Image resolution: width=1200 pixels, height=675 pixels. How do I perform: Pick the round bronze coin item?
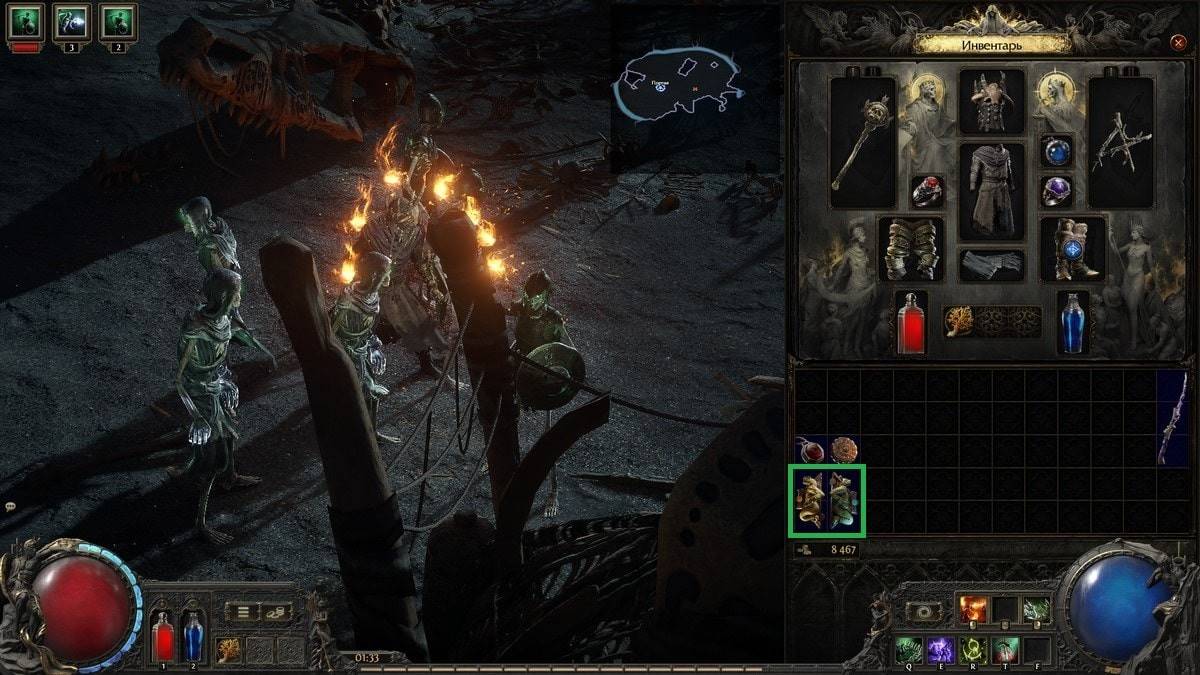(844, 450)
